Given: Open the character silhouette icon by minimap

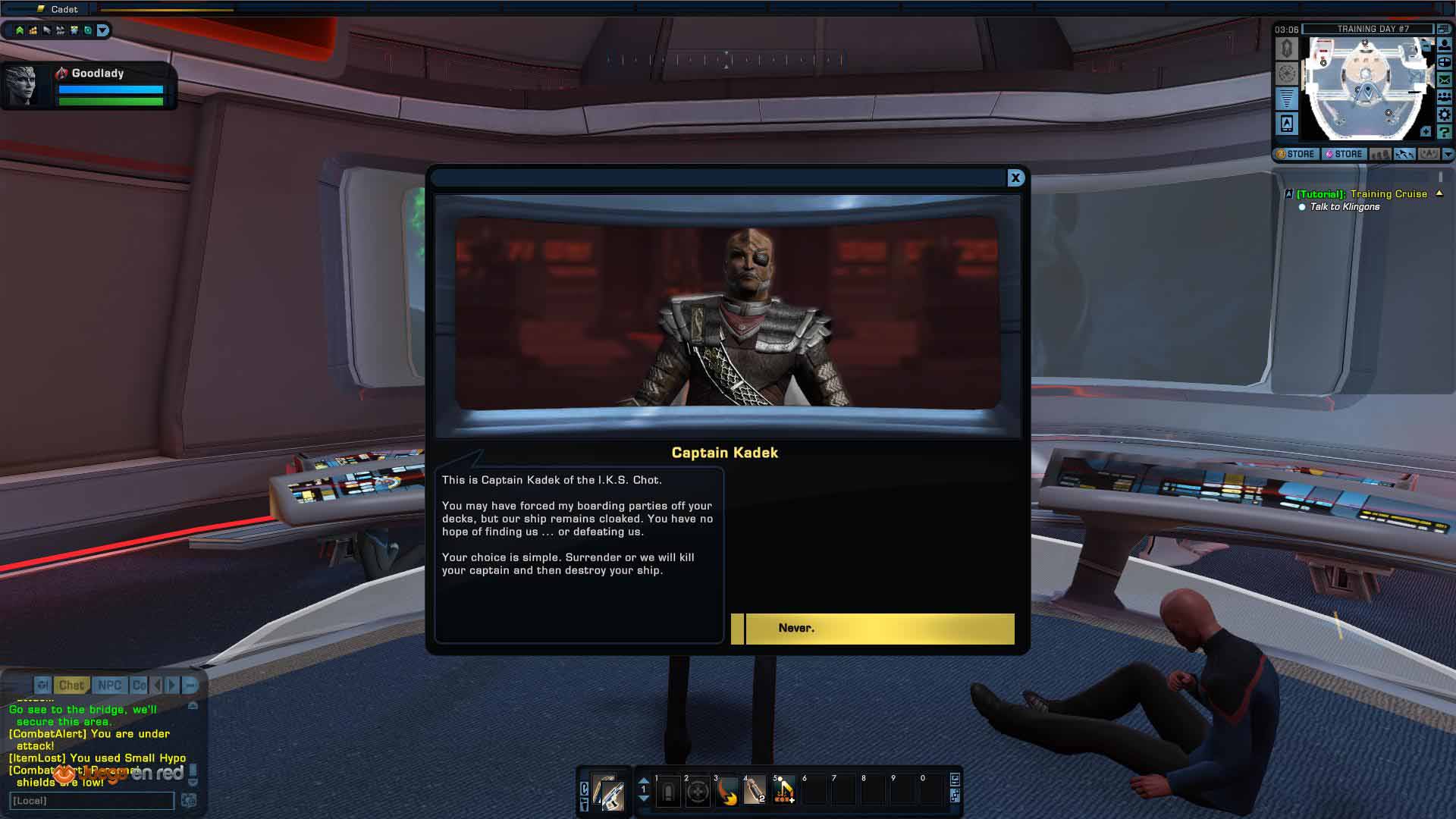Looking at the screenshot, I should pyautogui.click(x=1445, y=45).
